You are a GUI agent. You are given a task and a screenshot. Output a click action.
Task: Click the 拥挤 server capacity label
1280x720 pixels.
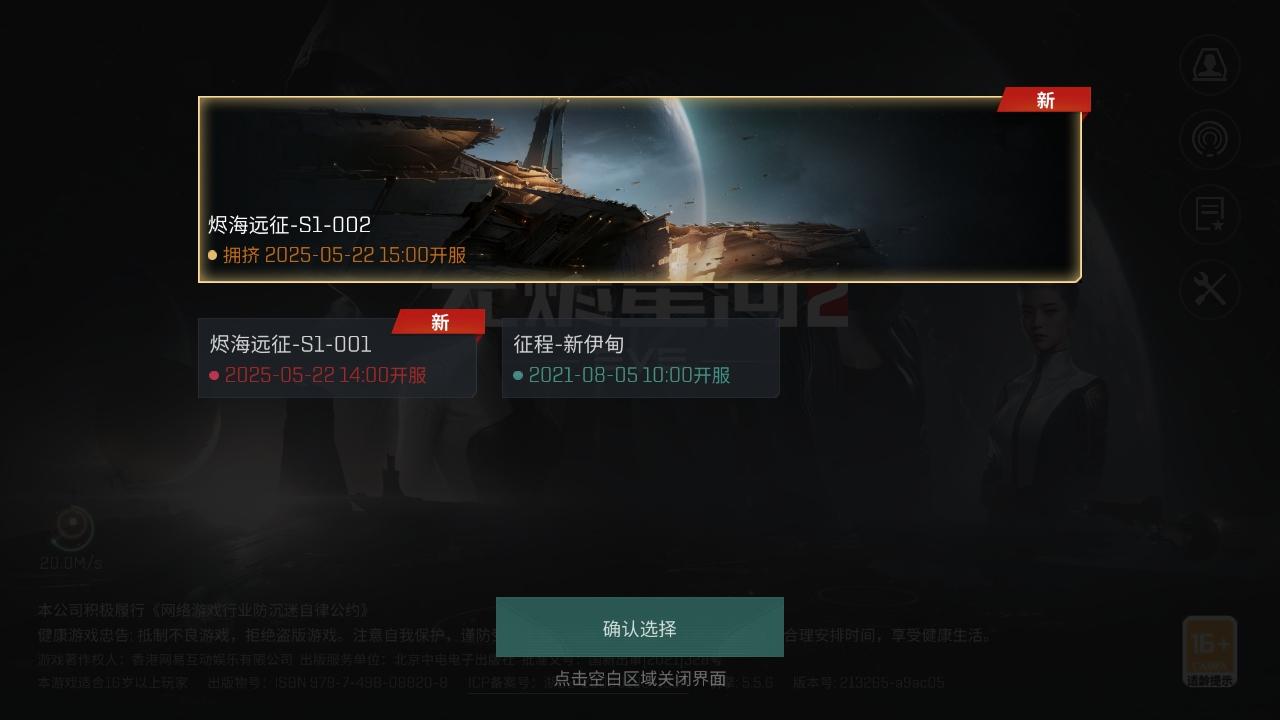[x=243, y=255]
